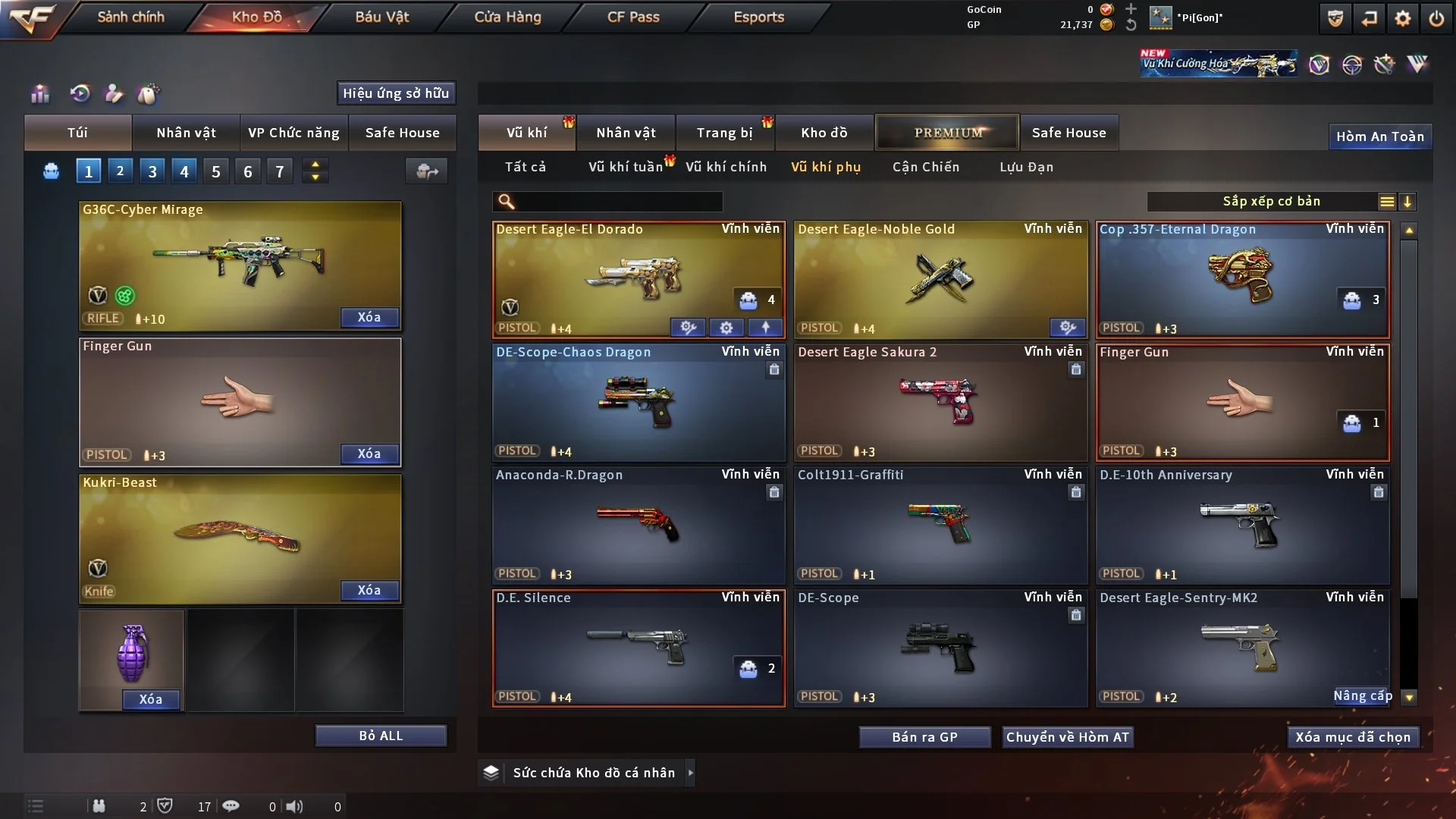Switch to the Nhân vật inventory tab
1456x819 pixels.
(626, 133)
